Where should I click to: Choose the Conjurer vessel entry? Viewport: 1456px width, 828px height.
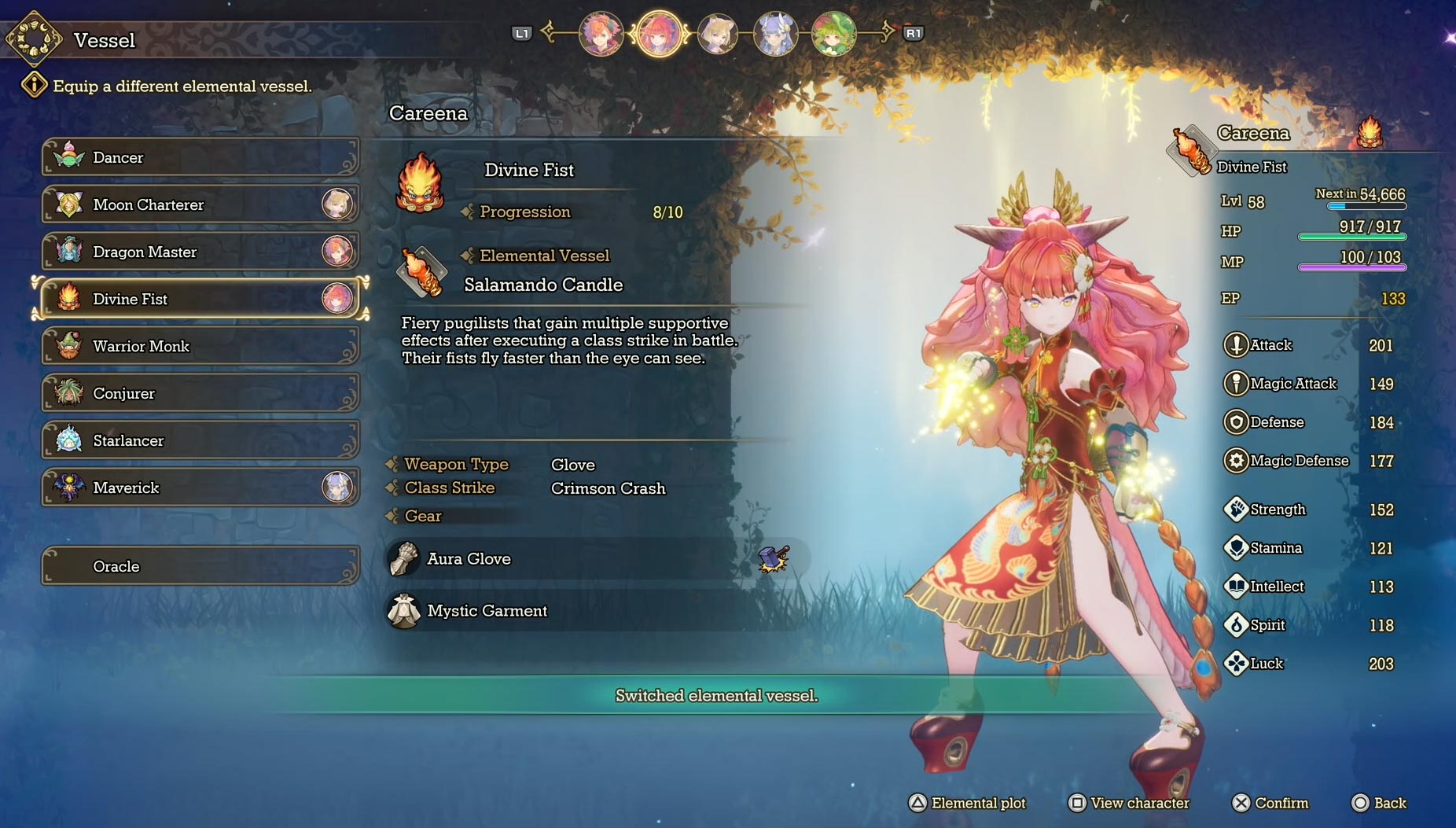coord(200,393)
